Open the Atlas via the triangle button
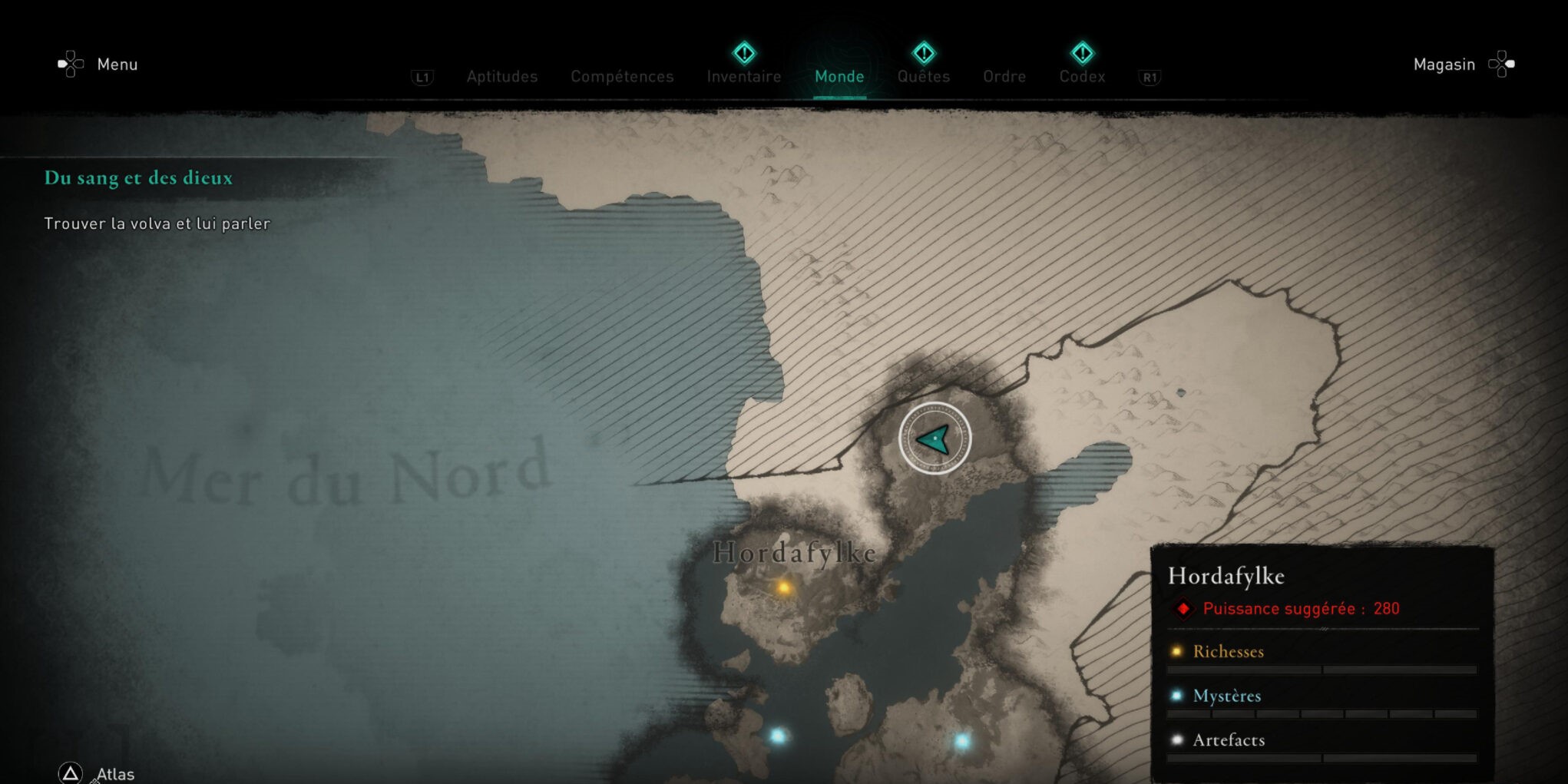This screenshot has height=784, width=1568. coord(71,773)
